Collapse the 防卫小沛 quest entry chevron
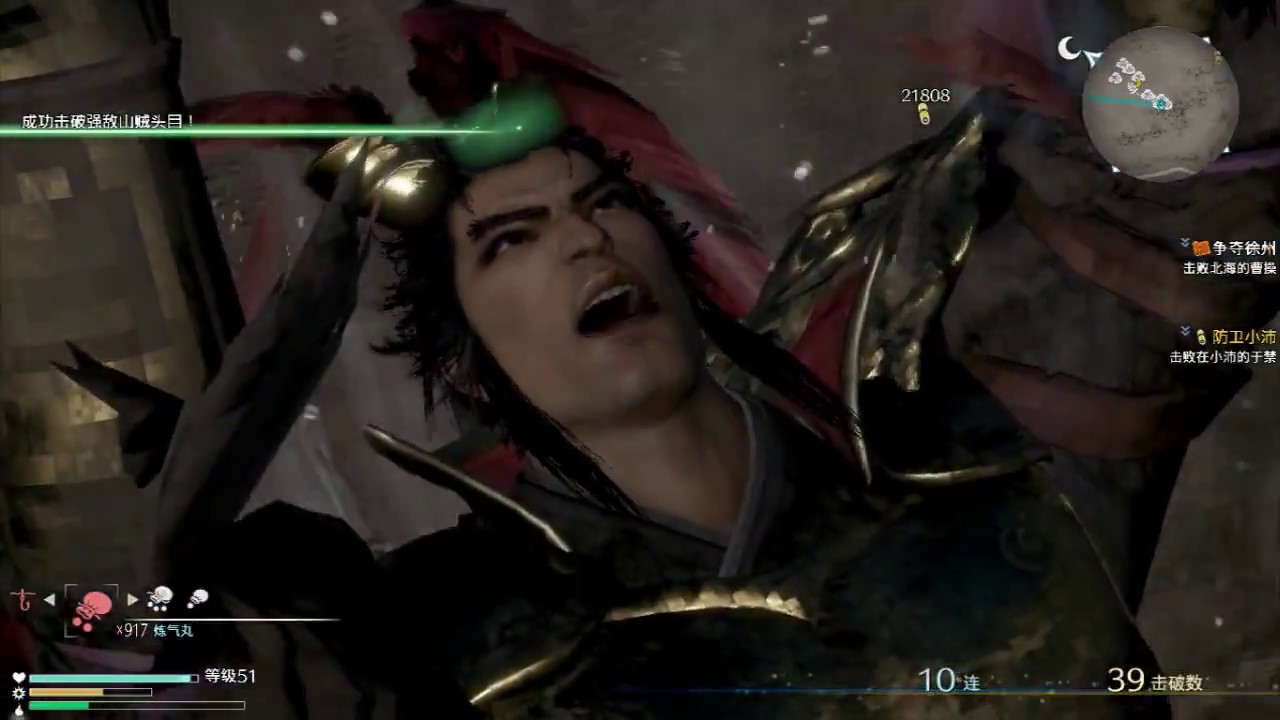1280x720 pixels. click(x=1183, y=329)
